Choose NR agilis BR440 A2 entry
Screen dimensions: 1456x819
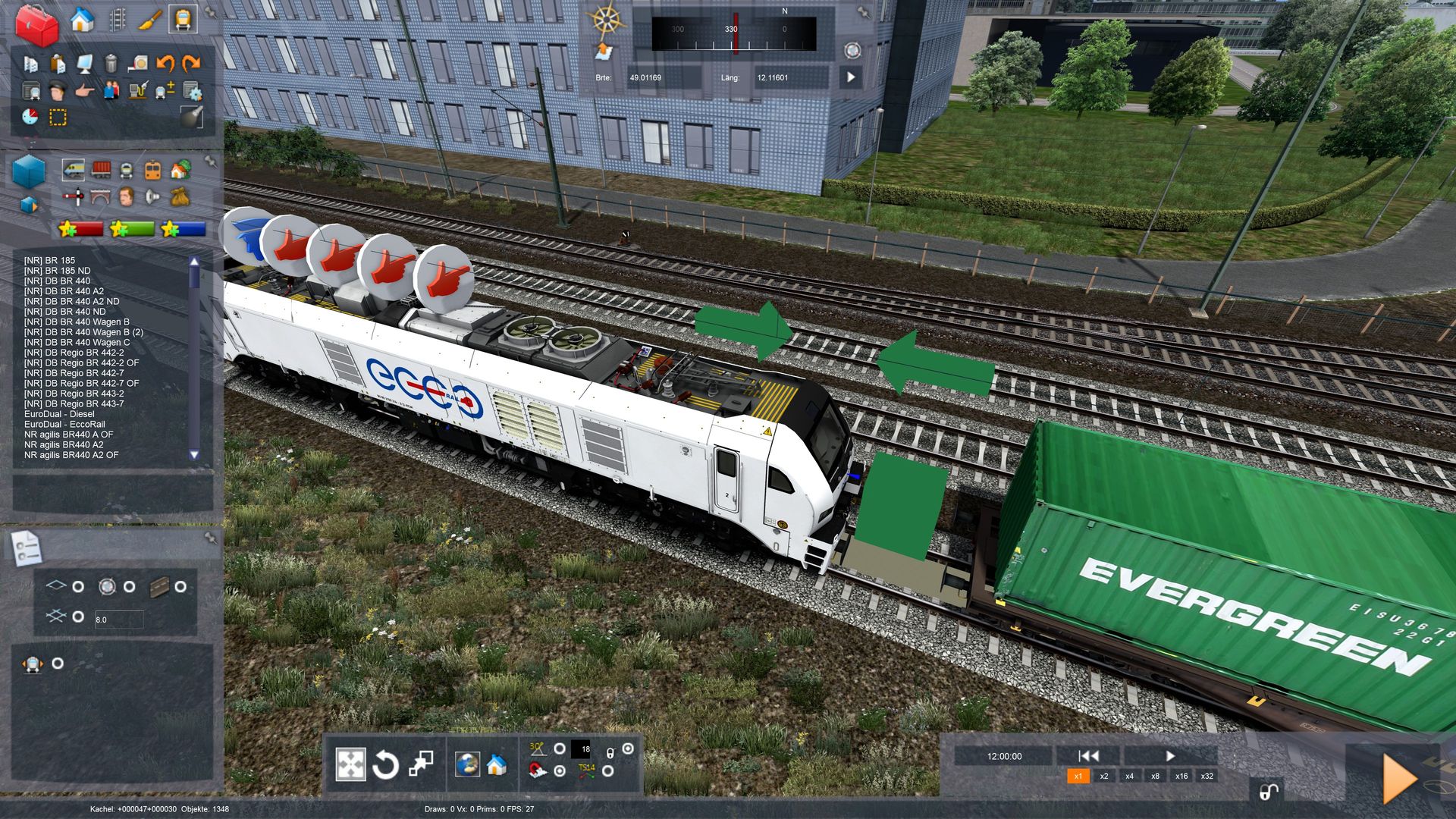[64, 445]
